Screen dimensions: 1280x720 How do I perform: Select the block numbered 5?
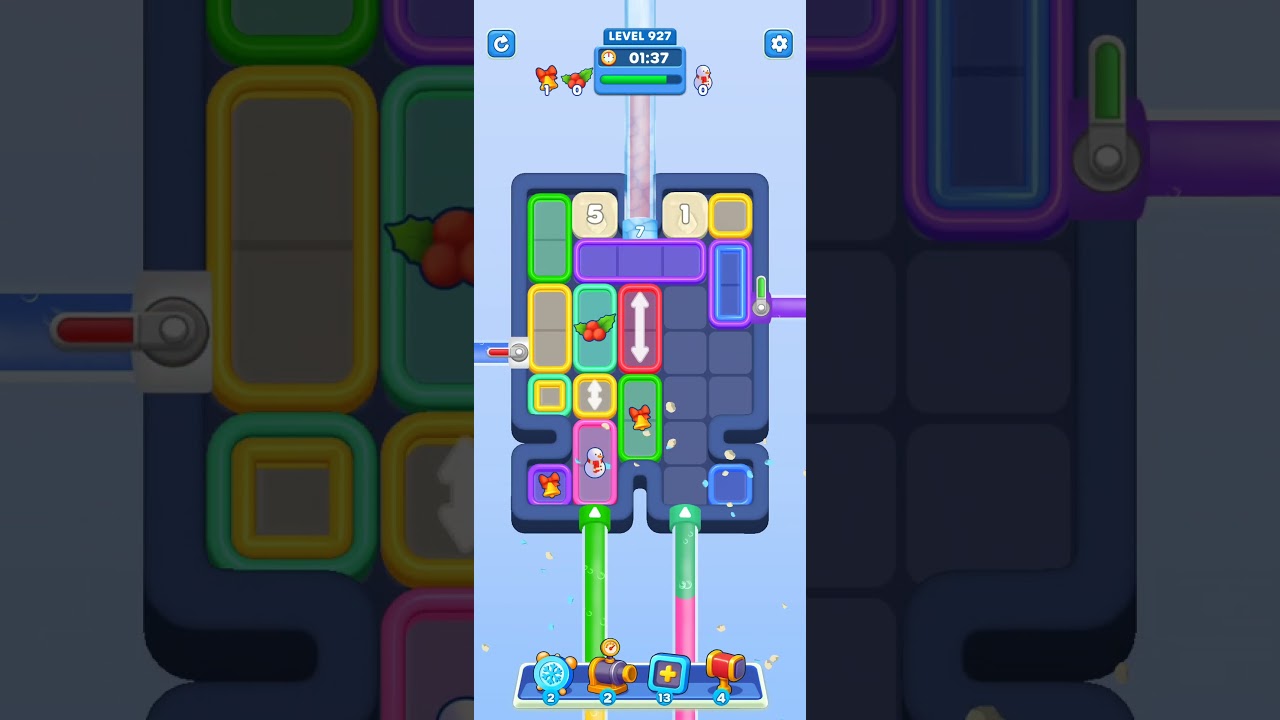click(x=595, y=214)
